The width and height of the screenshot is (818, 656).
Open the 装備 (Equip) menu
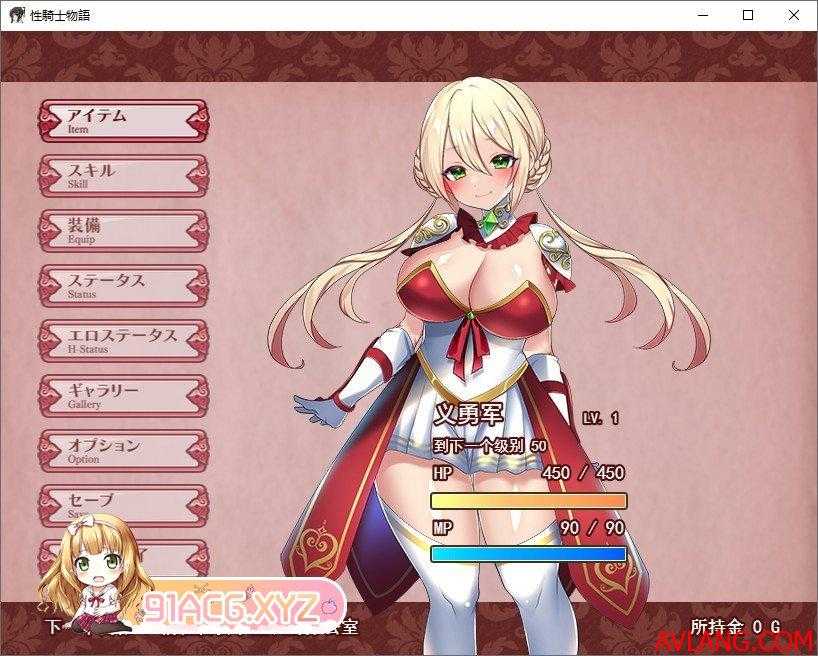(x=123, y=231)
